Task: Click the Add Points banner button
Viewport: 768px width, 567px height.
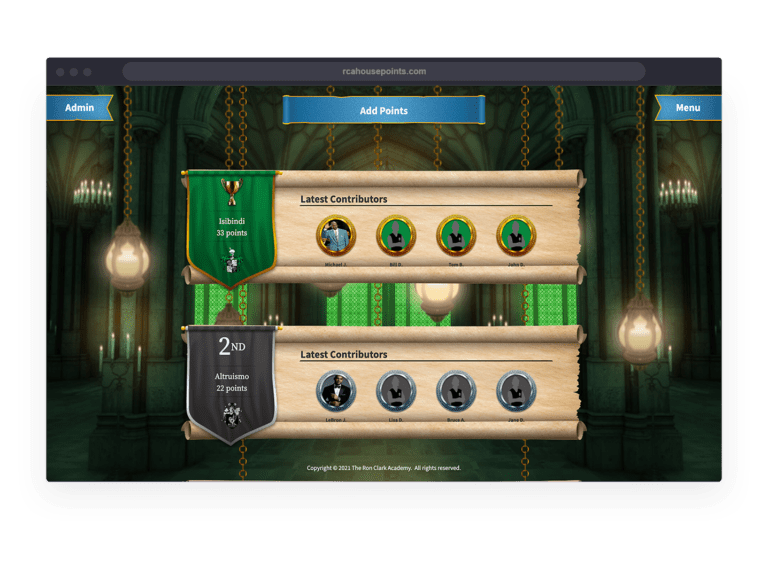Action: tap(384, 110)
